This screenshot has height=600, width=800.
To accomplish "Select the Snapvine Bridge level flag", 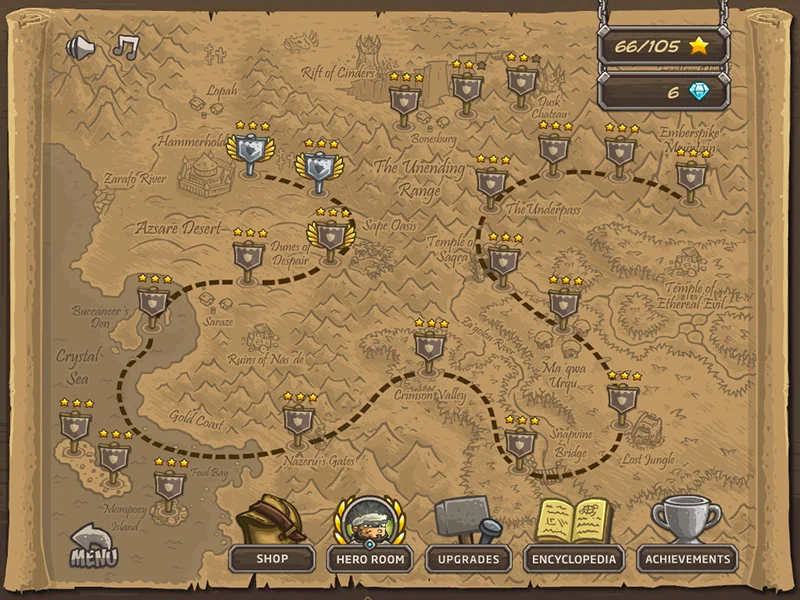I will click(x=521, y=443).
